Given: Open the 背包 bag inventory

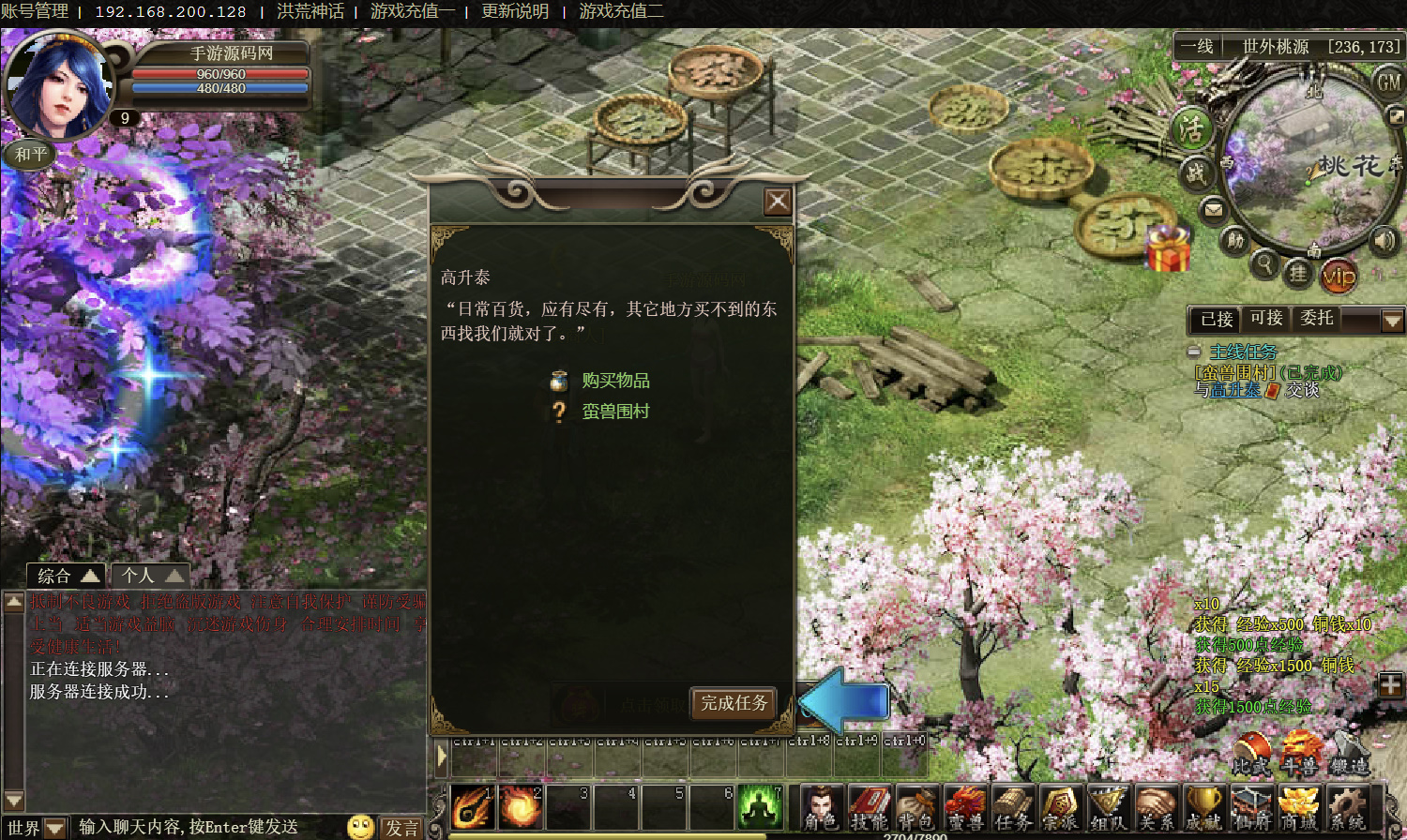Looking at the screenshot, I should (x=916, y=808).
